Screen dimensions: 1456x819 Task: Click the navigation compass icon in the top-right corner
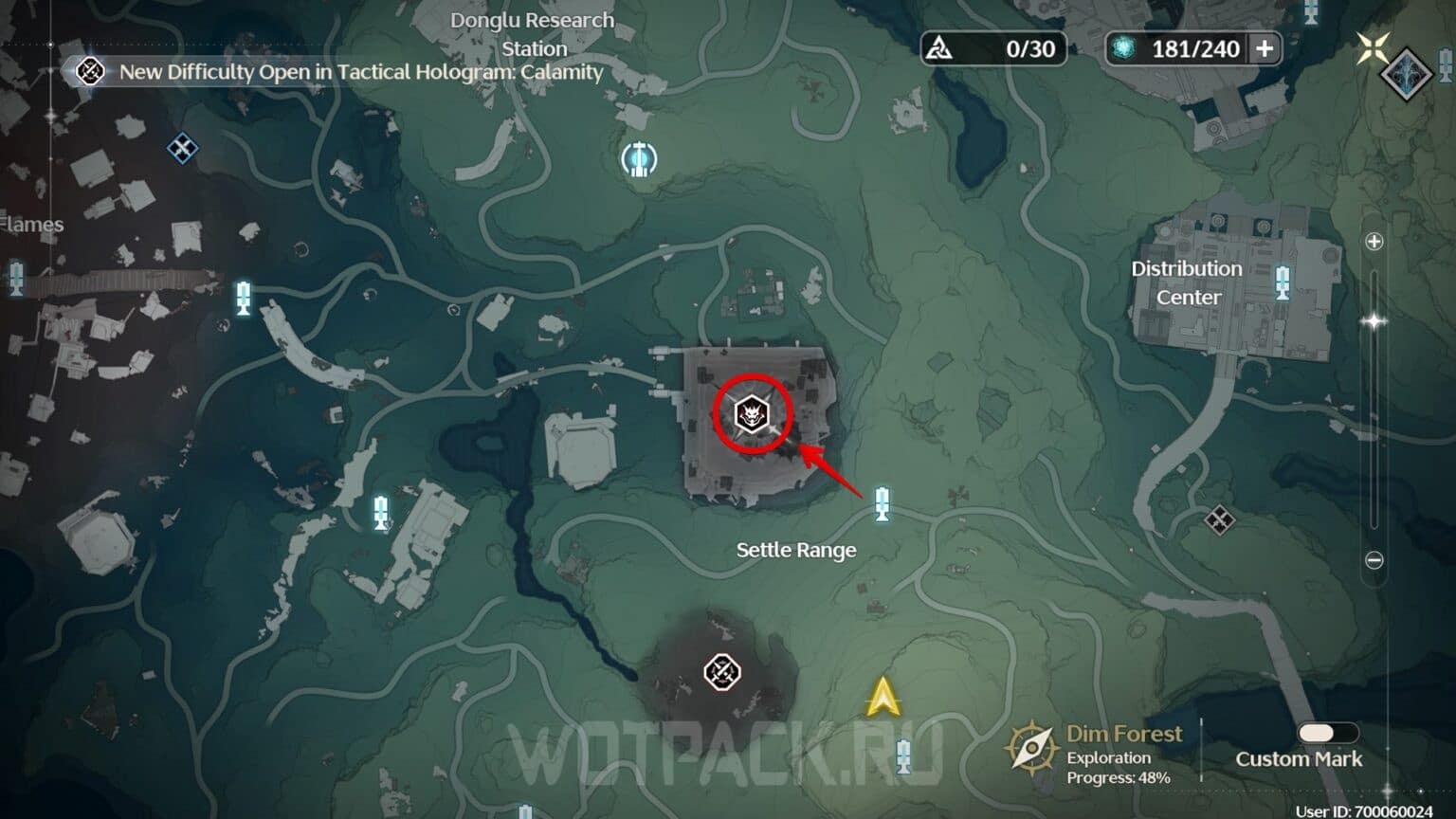(1374, 46)
